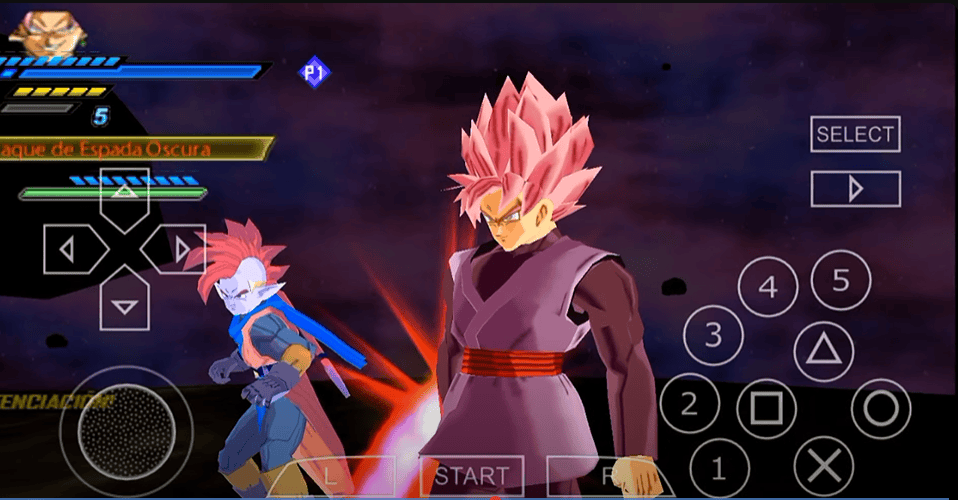Click the combo button numbered 5
Screen dimensions: 958x500
tap(840, 281)
